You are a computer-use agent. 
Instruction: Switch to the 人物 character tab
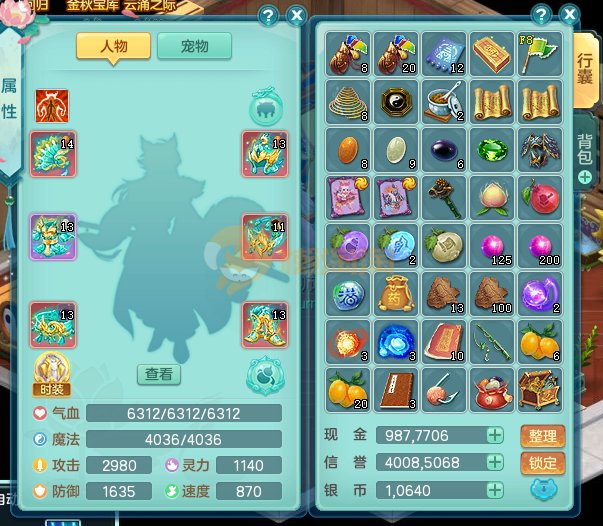pos(114,46)
